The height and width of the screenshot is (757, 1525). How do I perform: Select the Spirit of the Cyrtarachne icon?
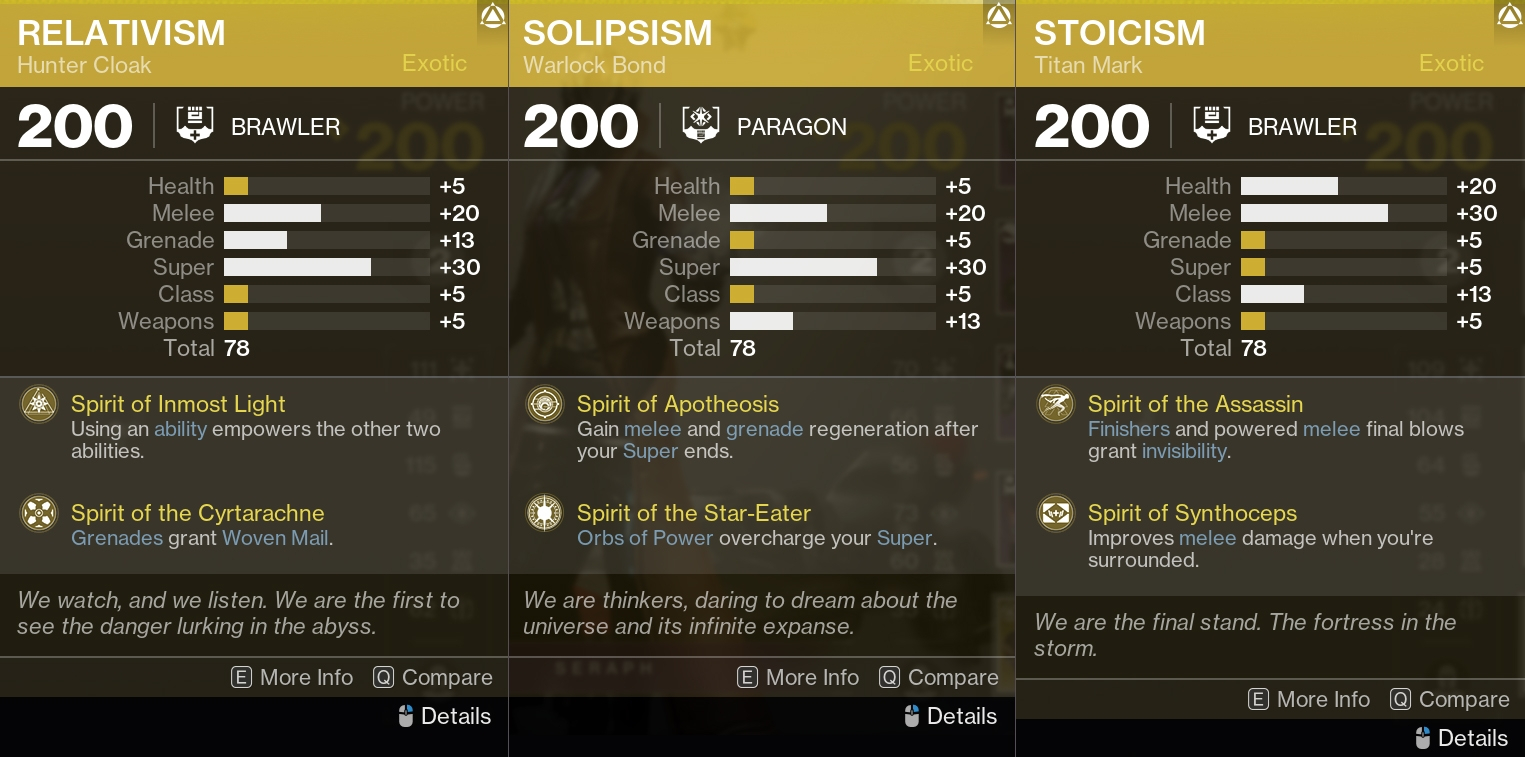pyautogui.click(x=39, y=513)
